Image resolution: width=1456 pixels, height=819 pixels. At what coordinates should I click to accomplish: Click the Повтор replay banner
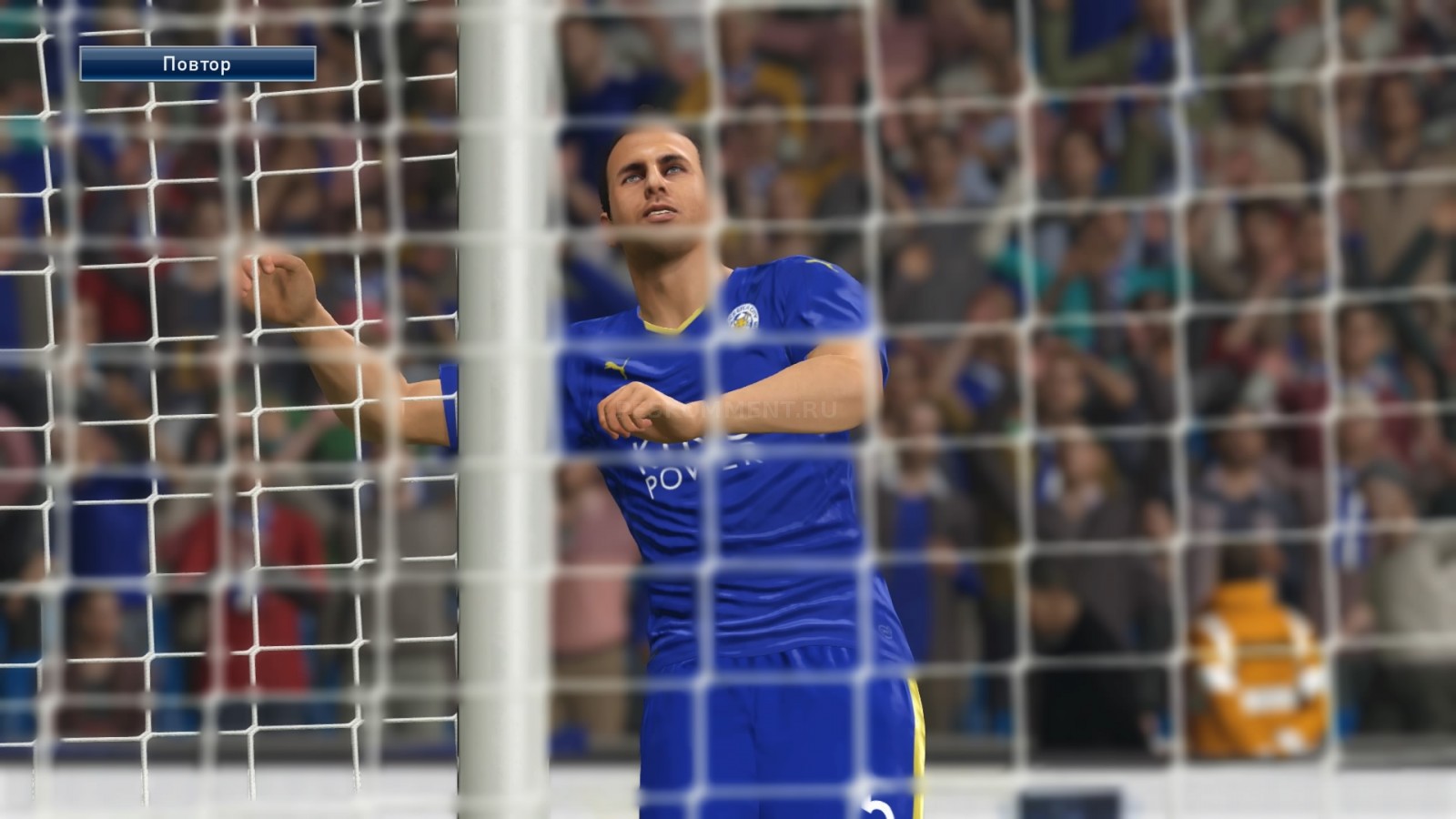(197, 64)
